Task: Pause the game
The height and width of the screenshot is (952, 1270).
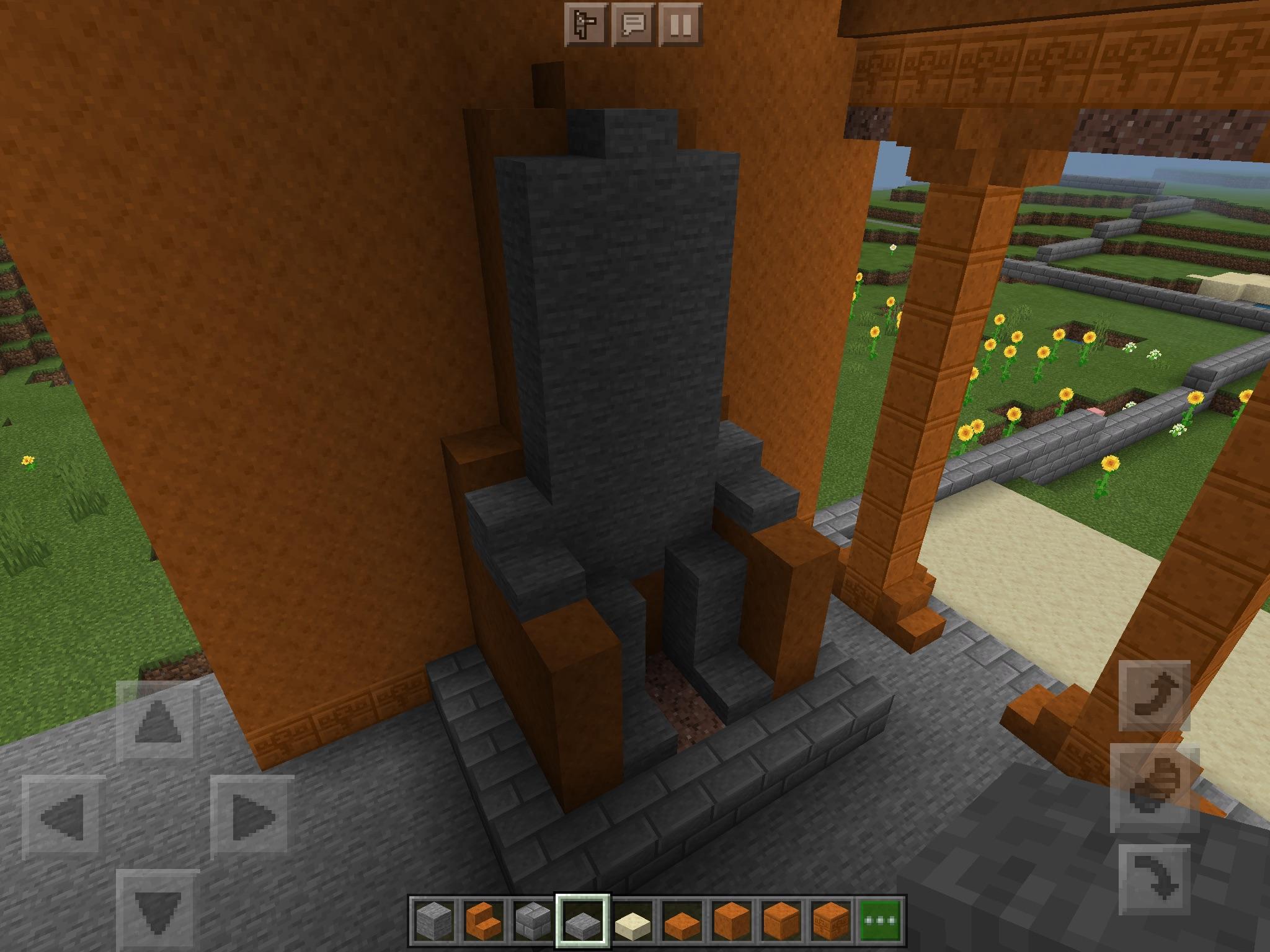Action: tap(680, 25)
